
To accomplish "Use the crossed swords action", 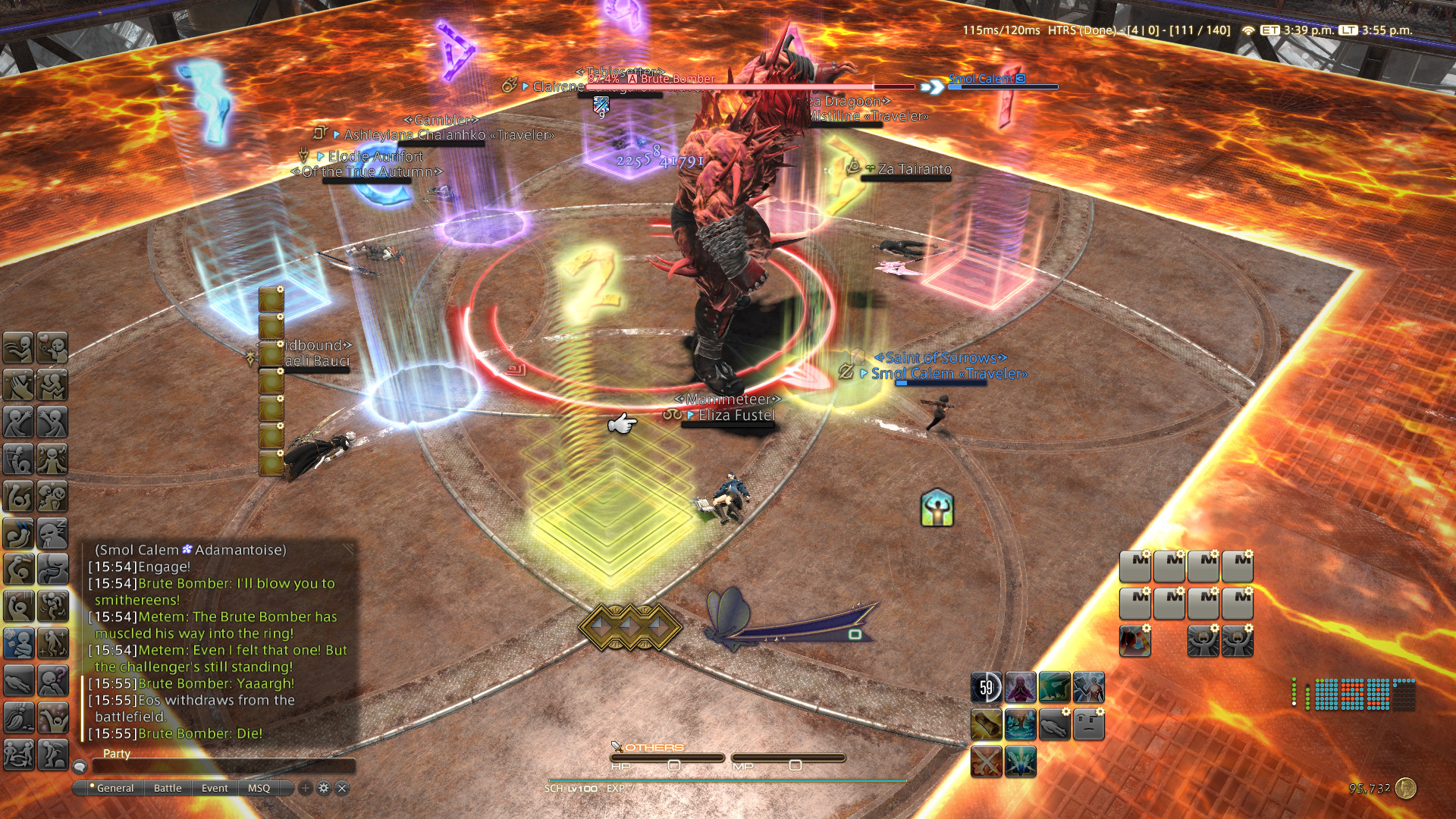I will pos(987,761).
